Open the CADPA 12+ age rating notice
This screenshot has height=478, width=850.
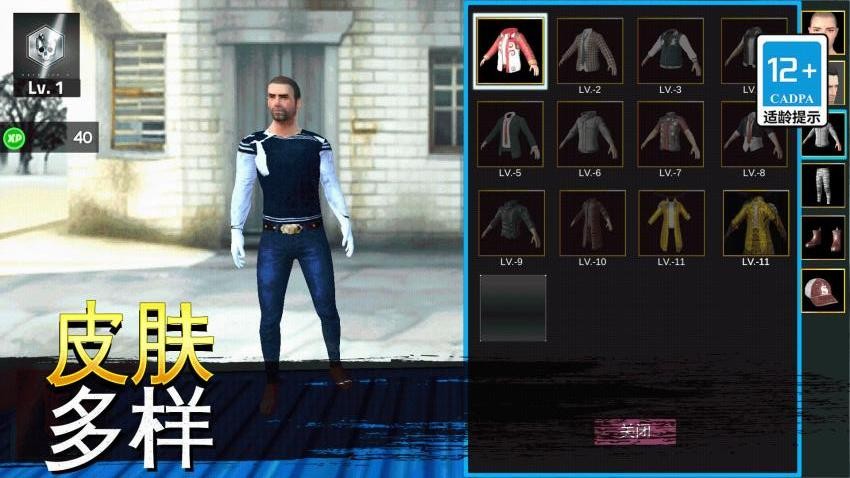point(792,80)
